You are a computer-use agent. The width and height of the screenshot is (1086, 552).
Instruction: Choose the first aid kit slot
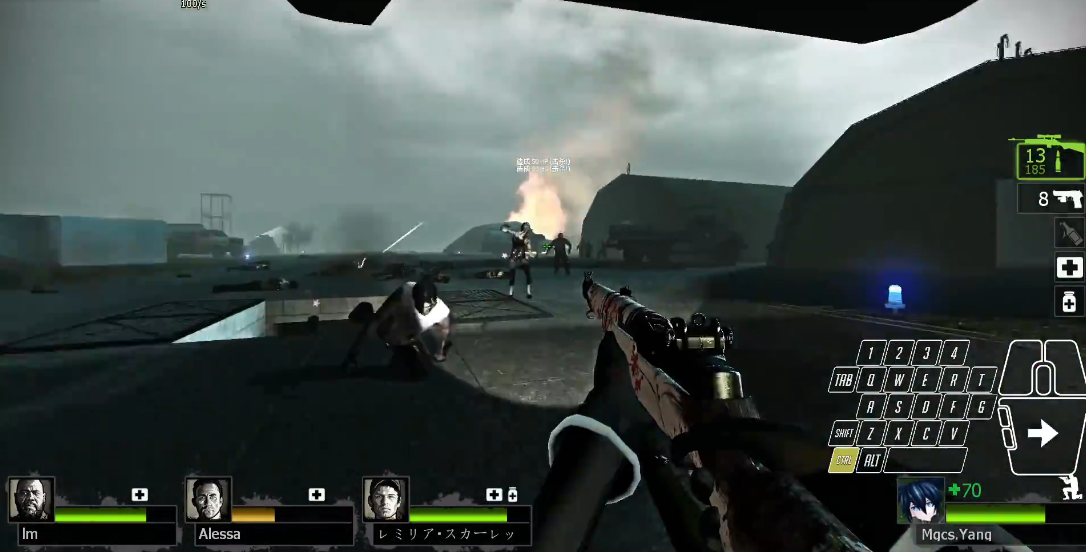[1069, 267]
